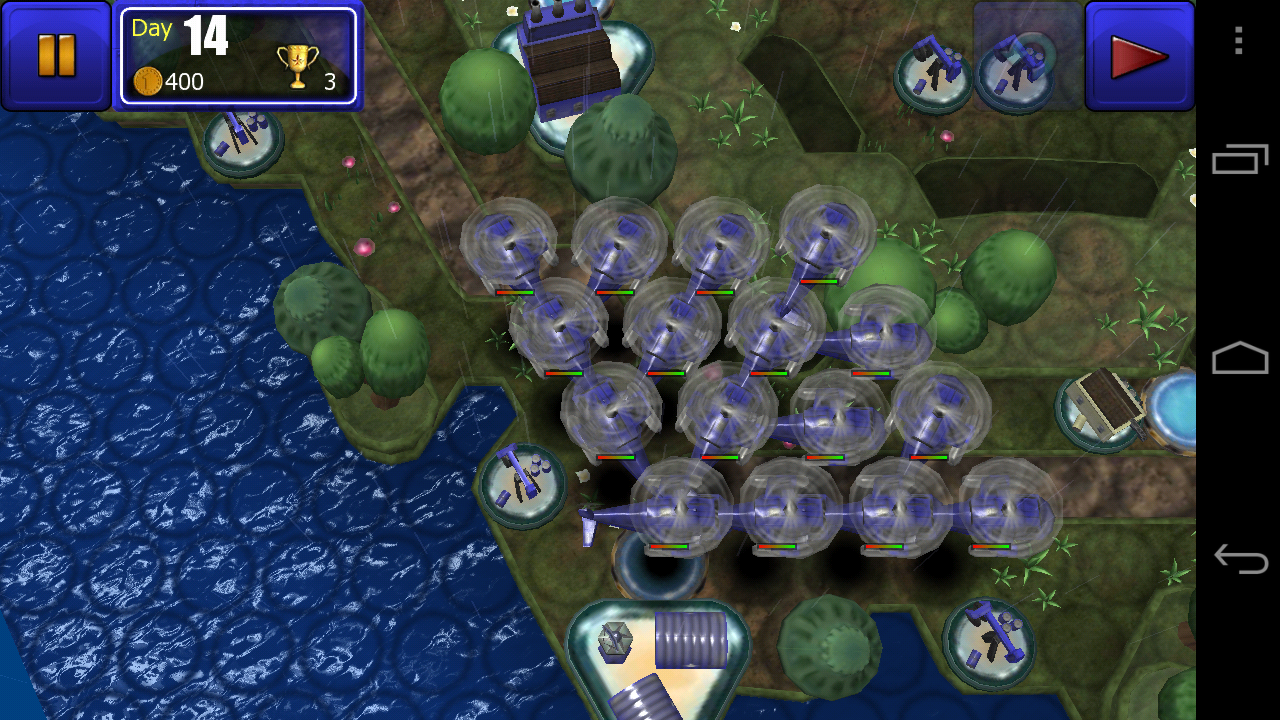Go back using the Android back button

1239,559
